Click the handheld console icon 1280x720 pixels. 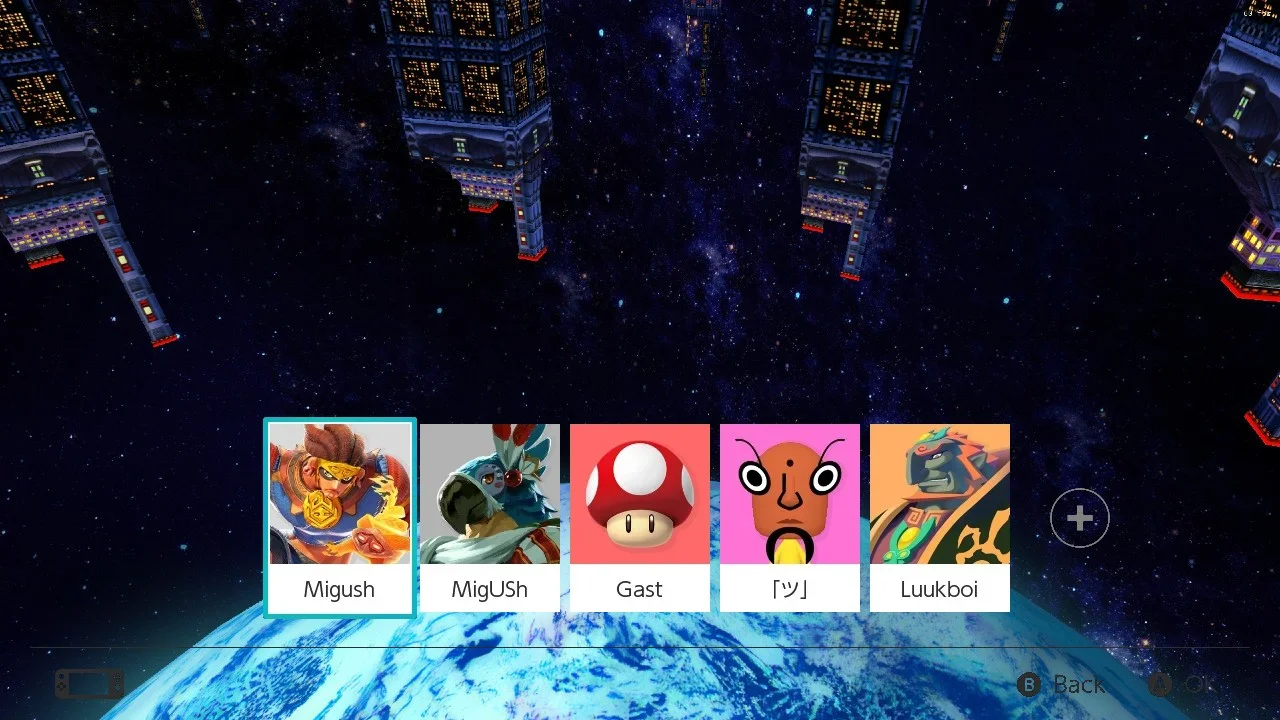[88, 684]
